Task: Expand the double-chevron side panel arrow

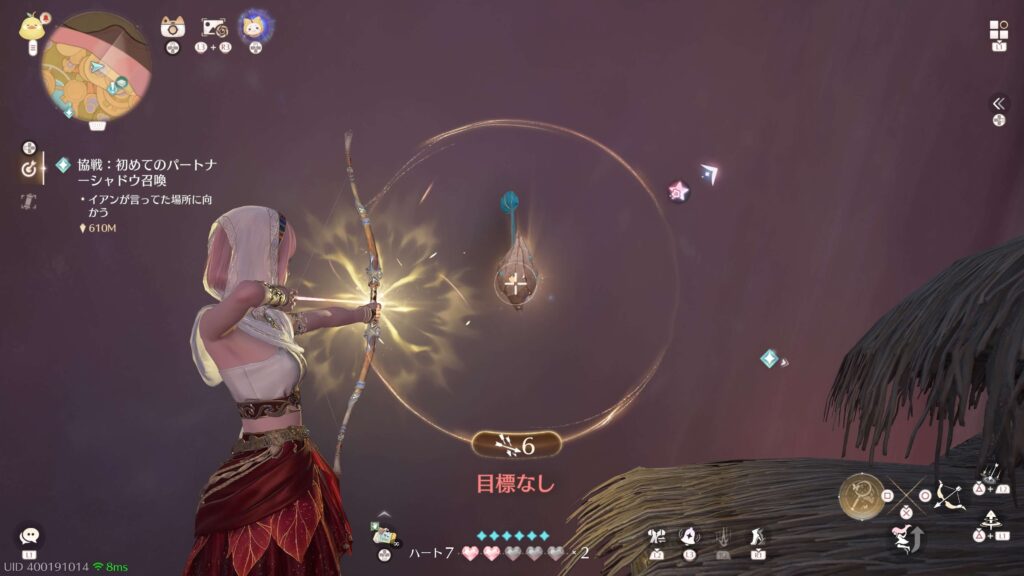Action: point(998,103)
